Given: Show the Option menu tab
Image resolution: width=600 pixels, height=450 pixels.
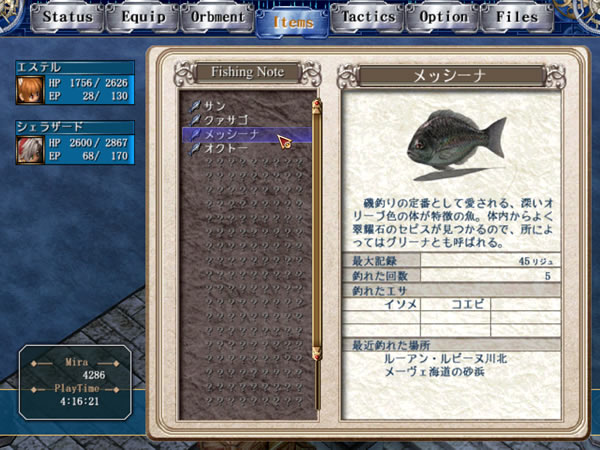Looking at the screenshot, I should point(443,17).
